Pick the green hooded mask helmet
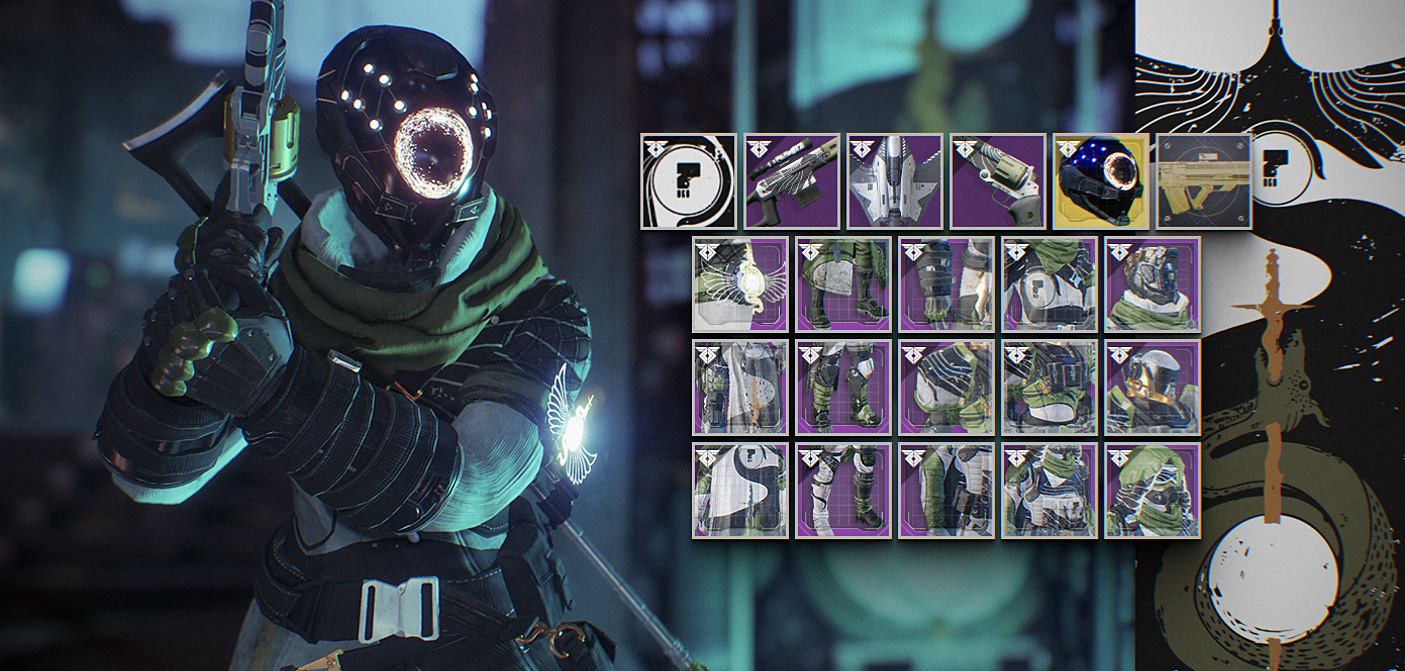 click(1152, 490)
